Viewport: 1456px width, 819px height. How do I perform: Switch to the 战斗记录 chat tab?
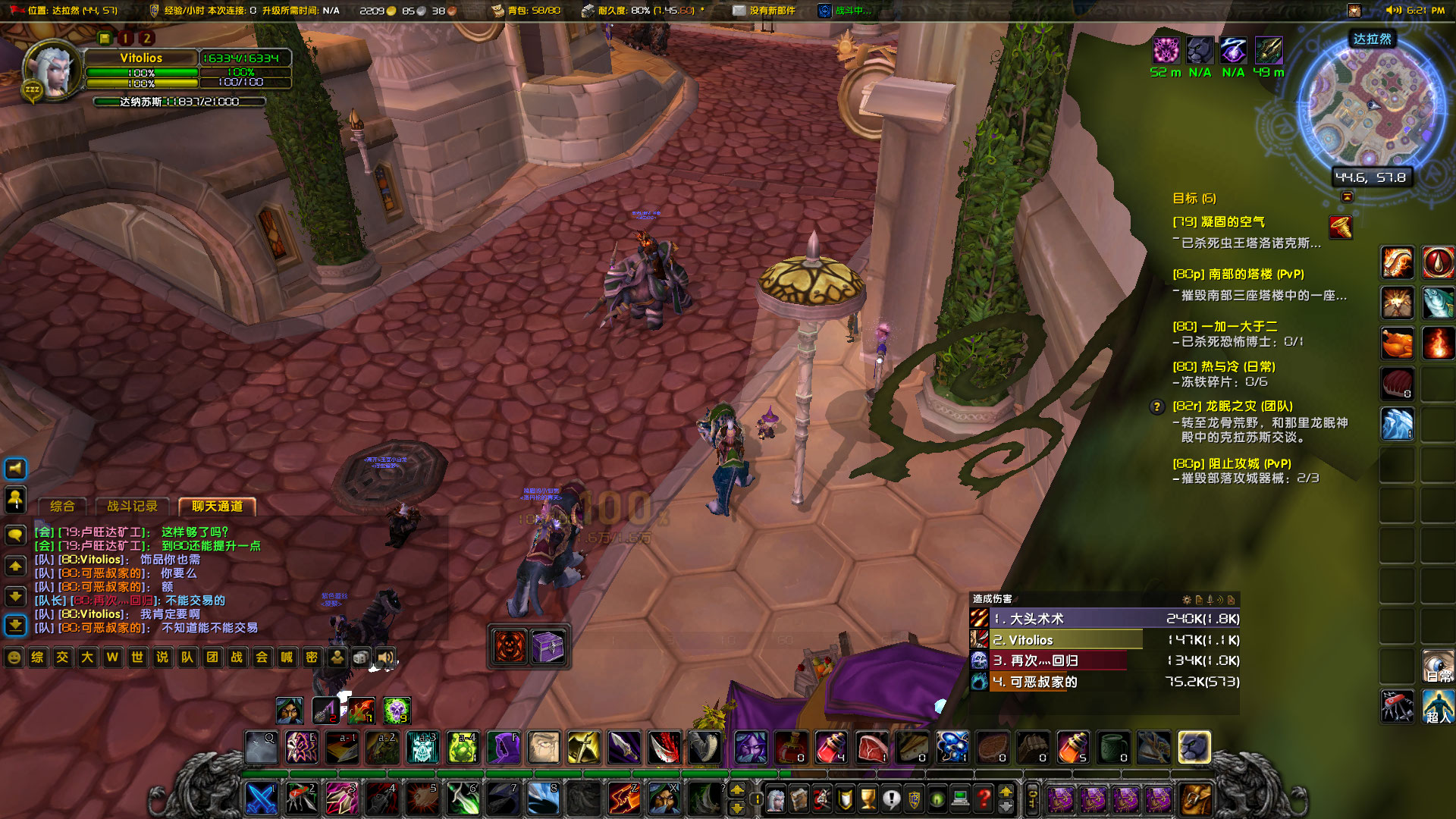tap(133, 507)
